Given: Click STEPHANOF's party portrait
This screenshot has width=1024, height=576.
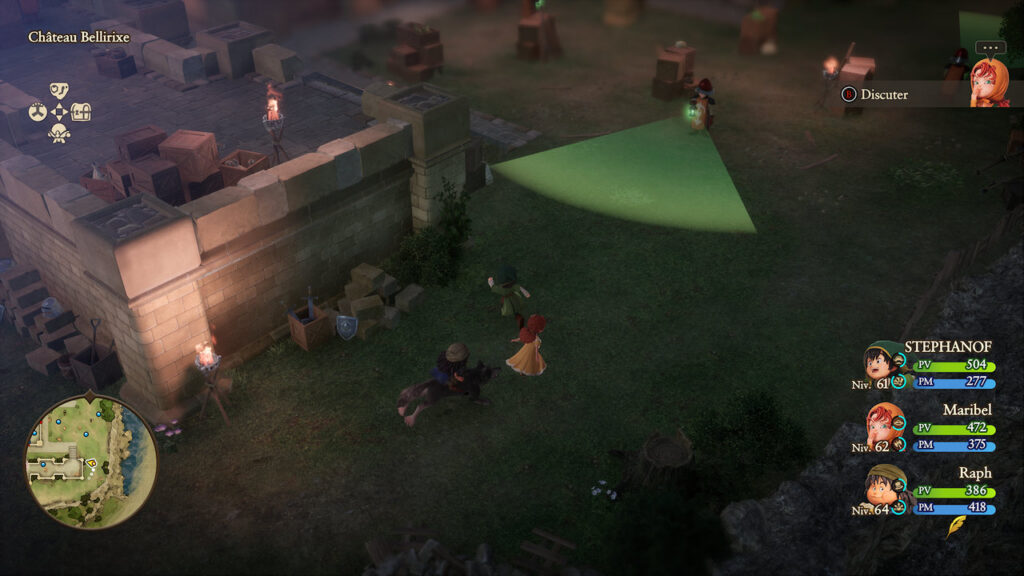Looking at the screenshot, I should tap(882, 361).
